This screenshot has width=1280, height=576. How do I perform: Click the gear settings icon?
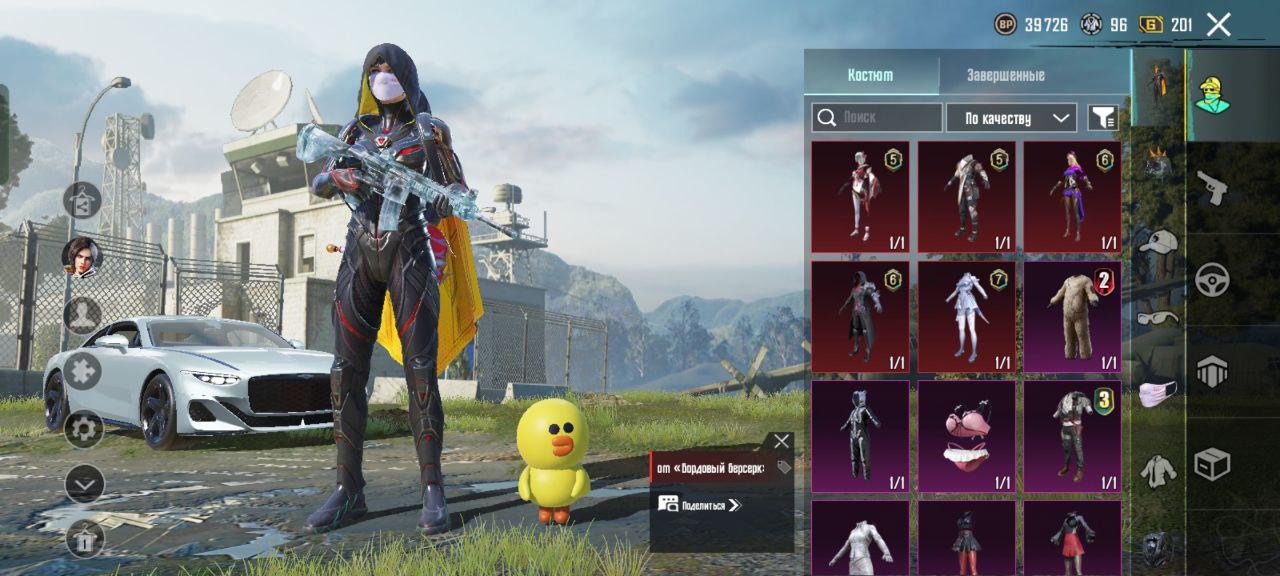tap(84, 430)
